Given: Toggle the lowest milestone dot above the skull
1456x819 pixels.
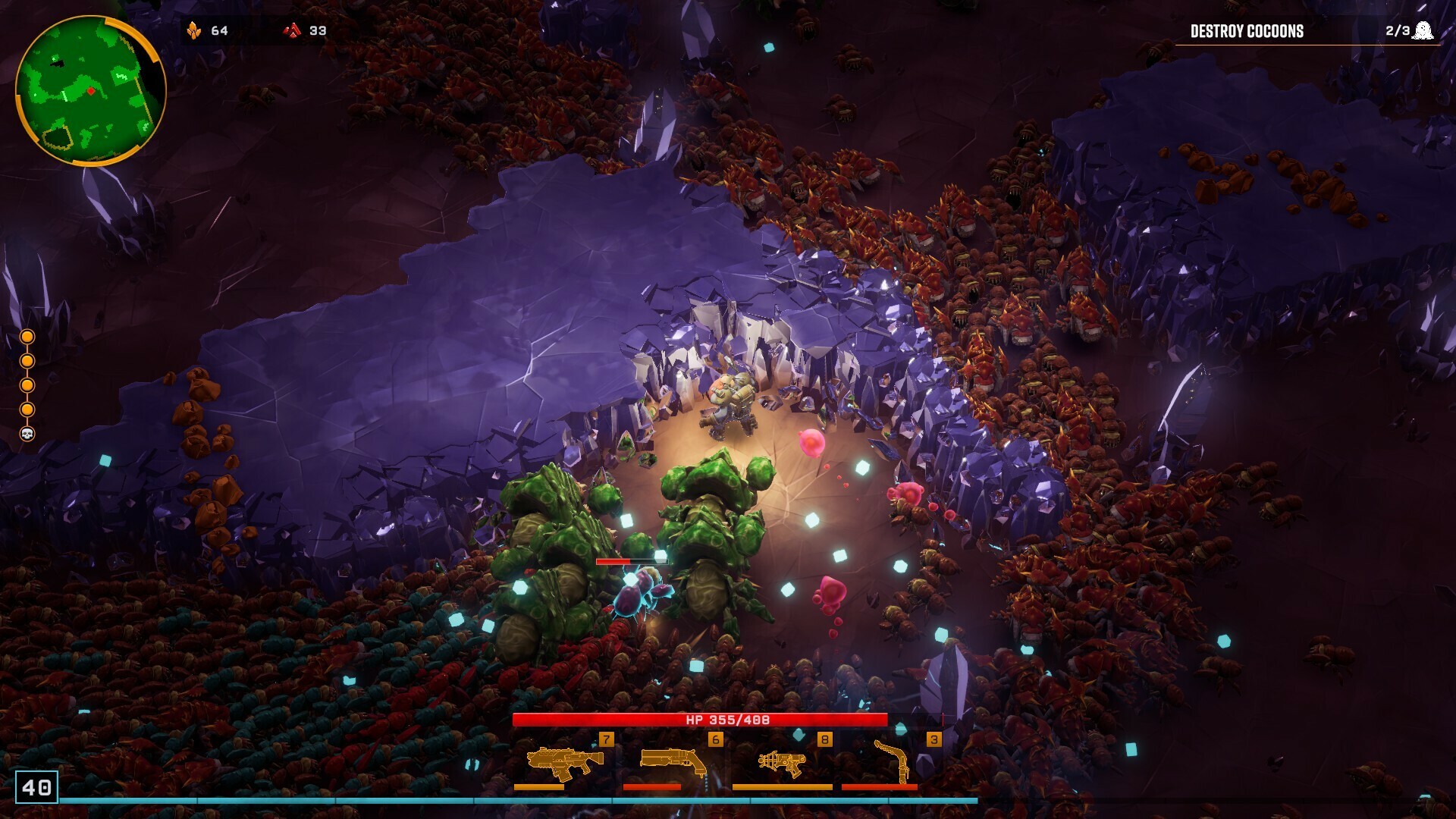Looking at the screenshot, I should 27,409.
